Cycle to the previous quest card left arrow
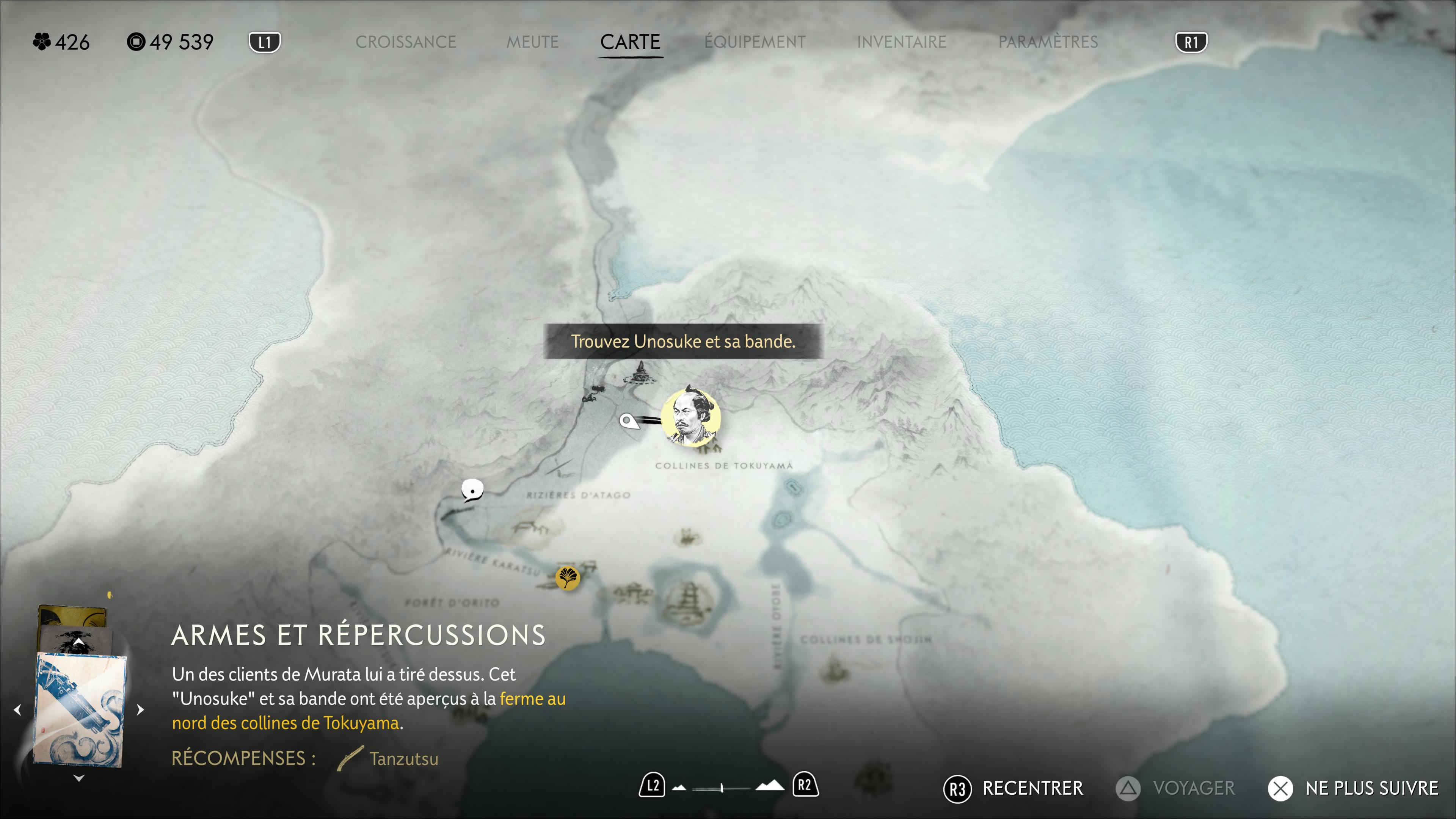The image size is (1456, 819). tap(17, 709)
